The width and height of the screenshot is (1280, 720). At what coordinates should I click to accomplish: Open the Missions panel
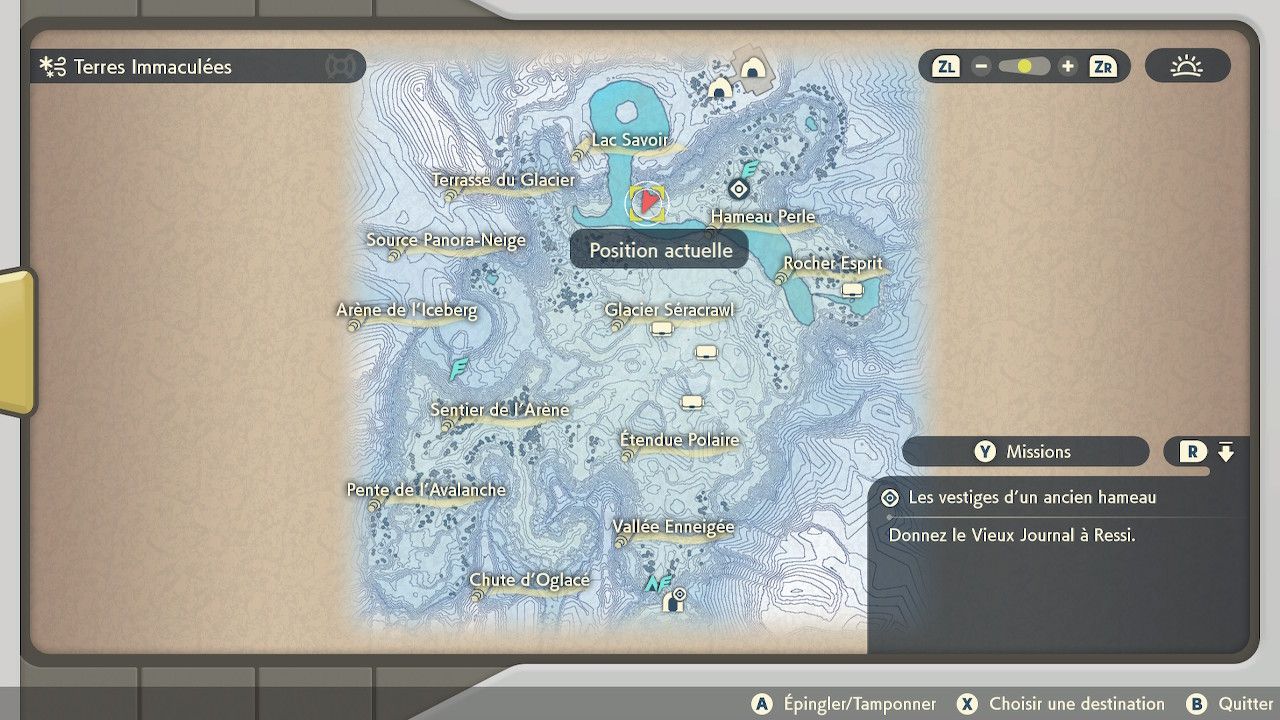coord(1025,452)
